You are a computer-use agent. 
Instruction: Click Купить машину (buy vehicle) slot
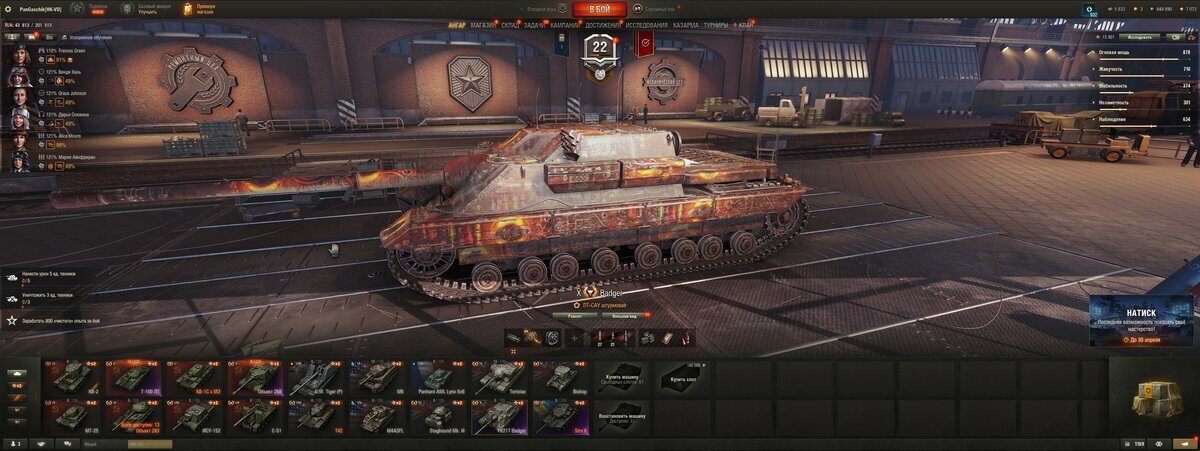(x=622, y=377)
